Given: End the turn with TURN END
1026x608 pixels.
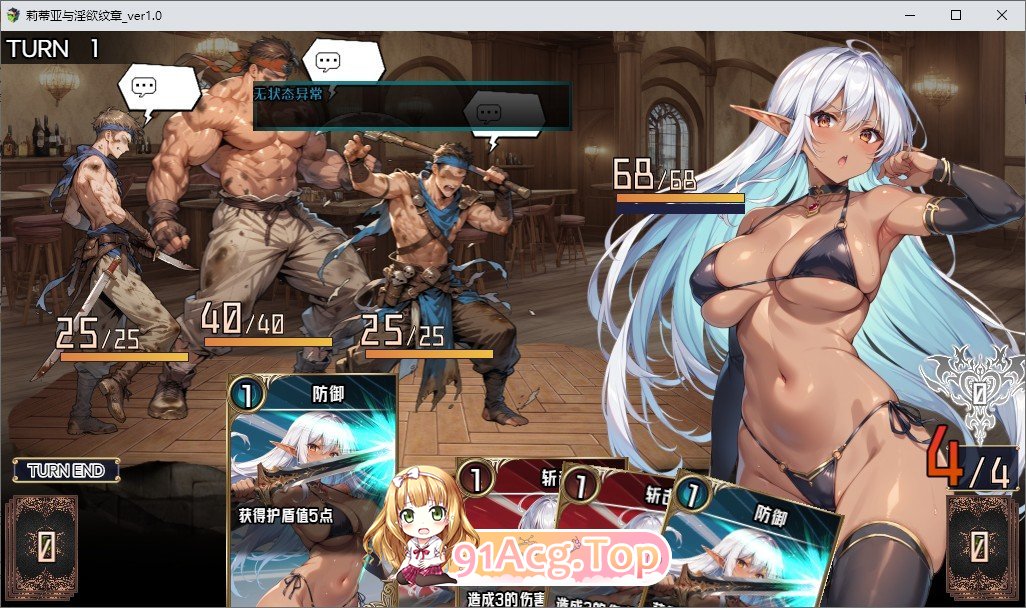Looking at the screenshot, I should coord(66,470).
